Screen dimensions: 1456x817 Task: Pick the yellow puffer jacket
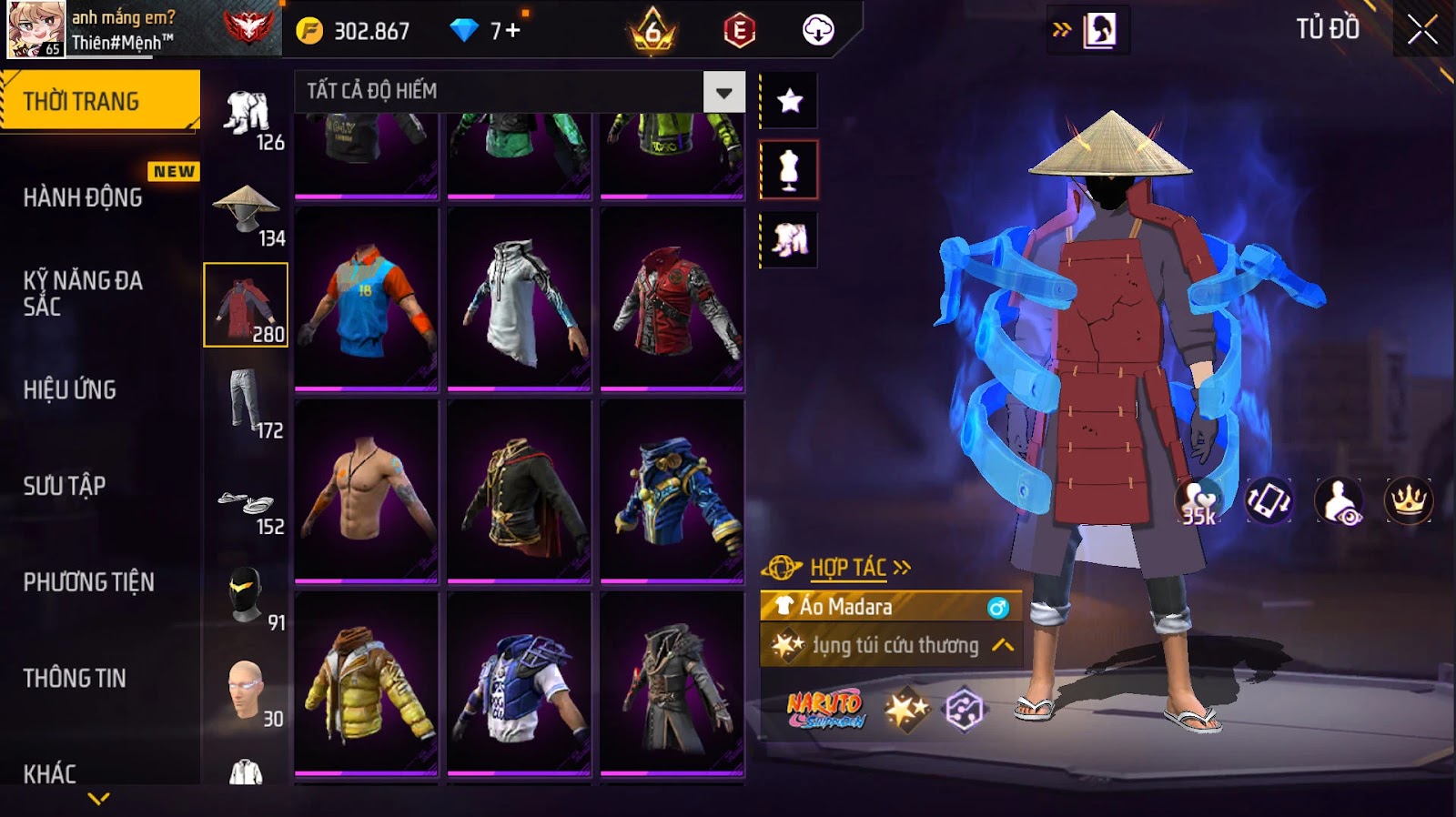[x=366, y=682]
